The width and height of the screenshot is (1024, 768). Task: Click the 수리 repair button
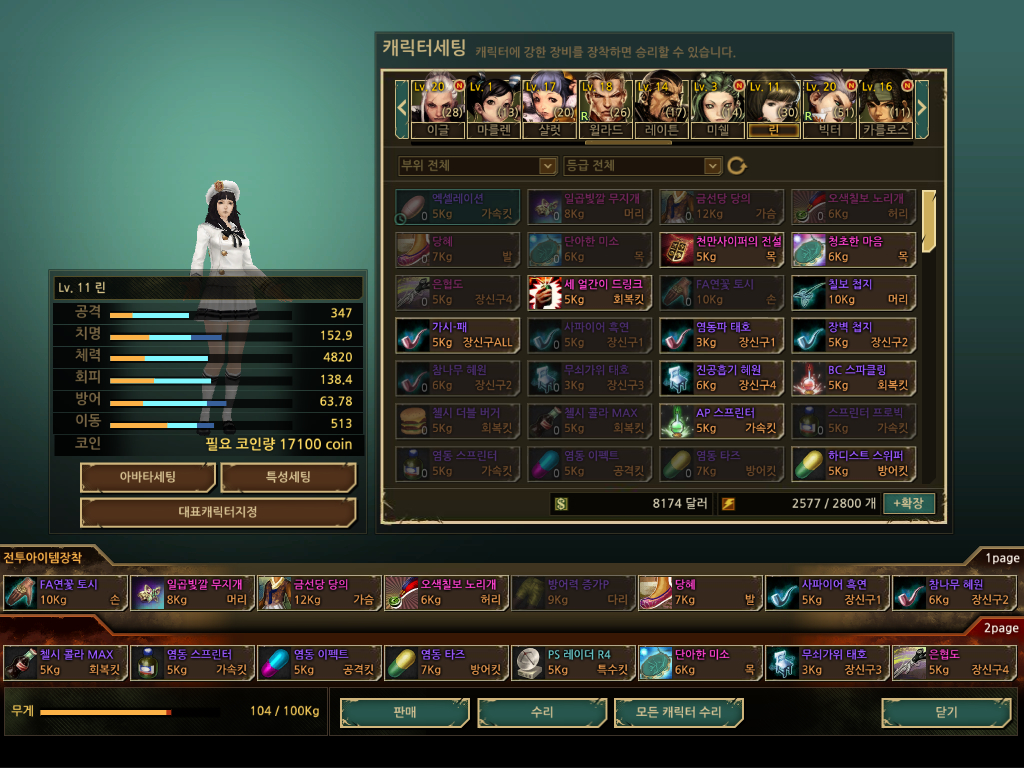tap(542, 713)
